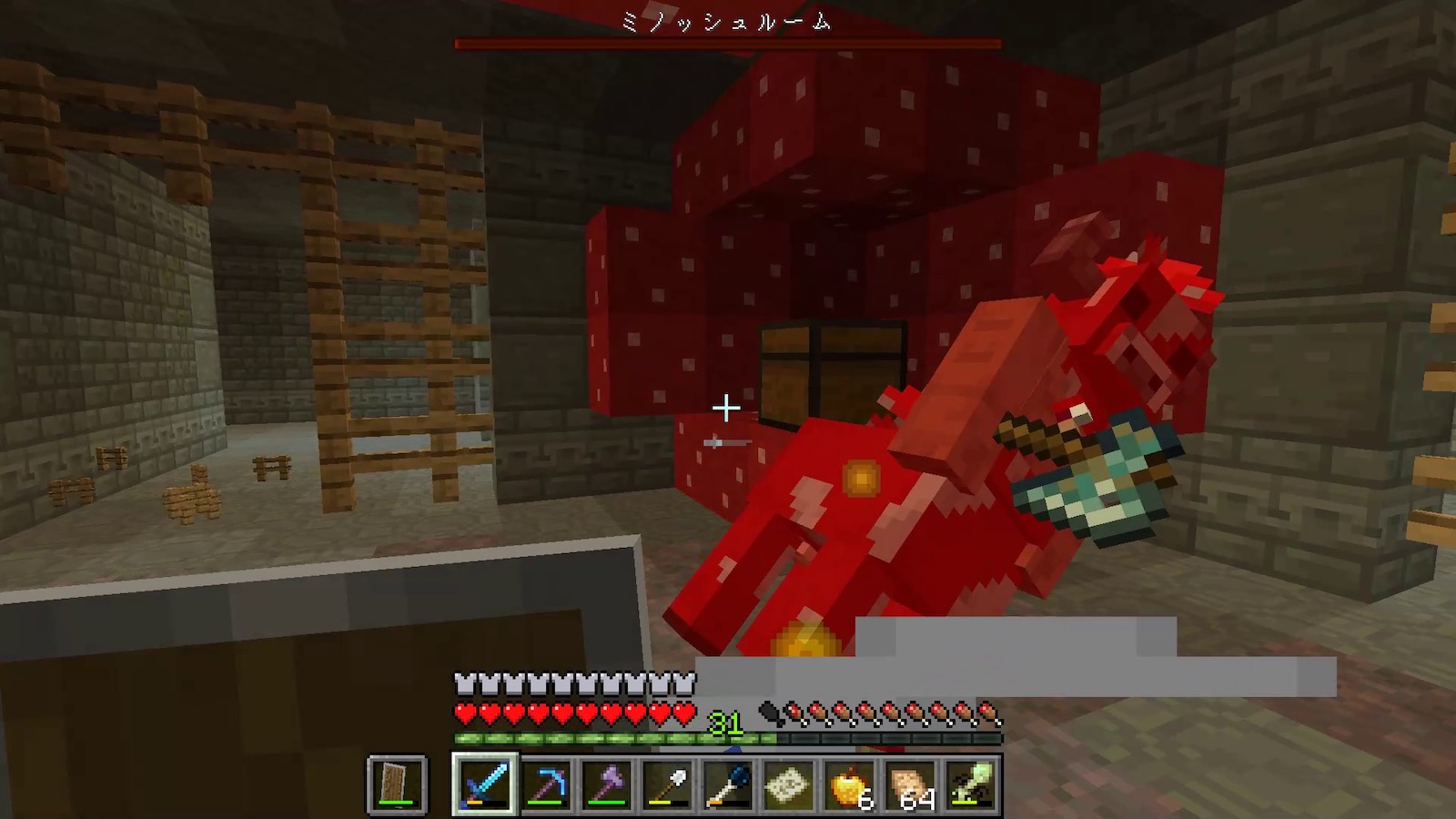The height and width of the screenshot is (819, 1456).
Task: Select the diamond pickaxe slot
Action: [546, 784]
